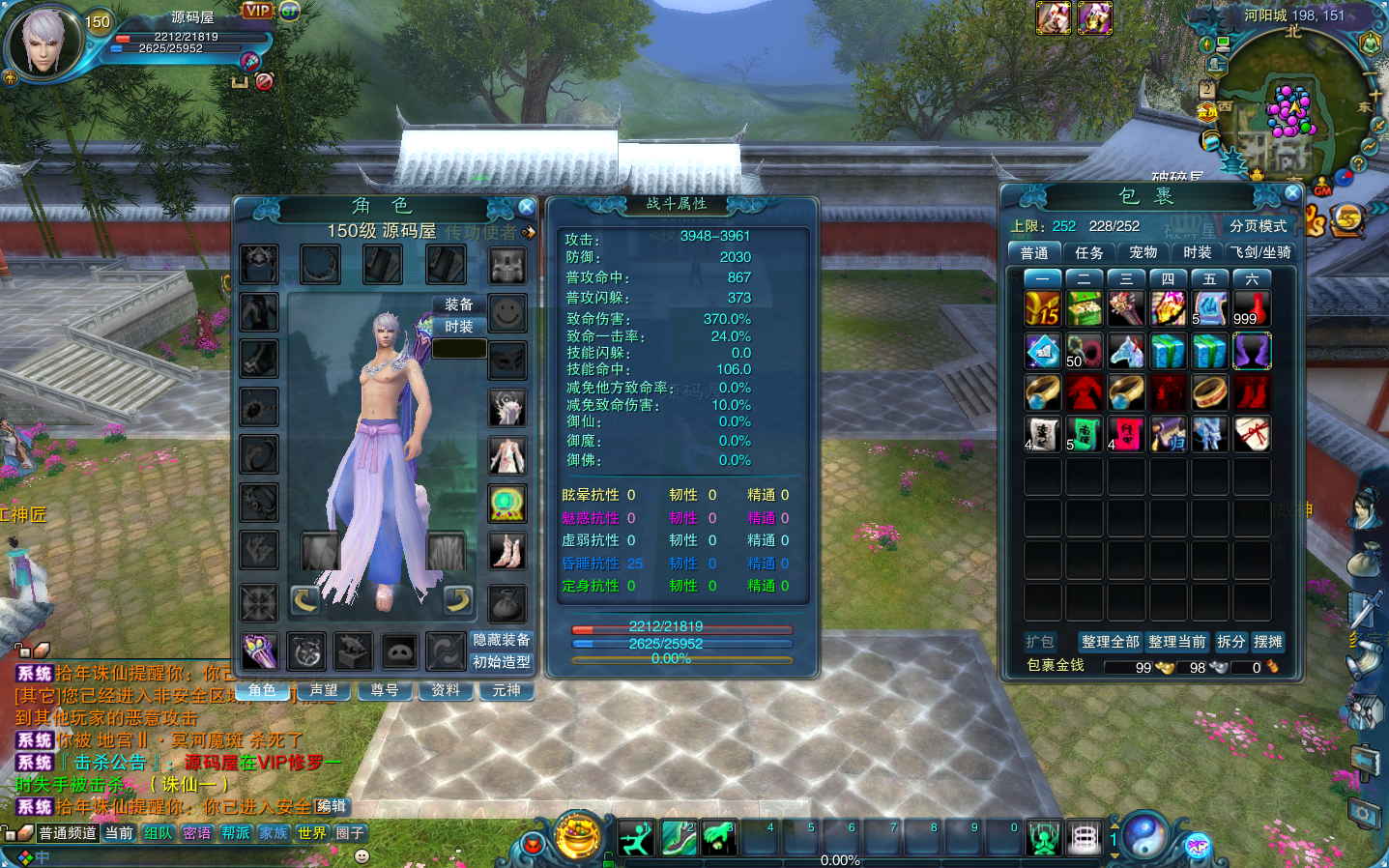Close the 包裹 inventory window
Viewport: 1389px width, 868px height.
[x=1292, y=192]
